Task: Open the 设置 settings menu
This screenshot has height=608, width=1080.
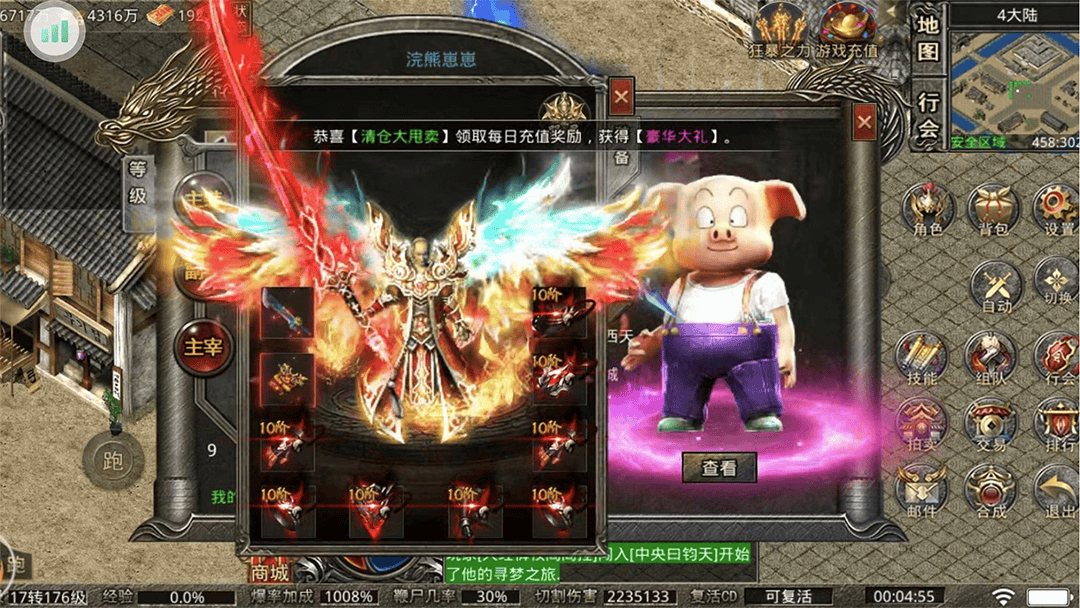Action: point(1056,208)
